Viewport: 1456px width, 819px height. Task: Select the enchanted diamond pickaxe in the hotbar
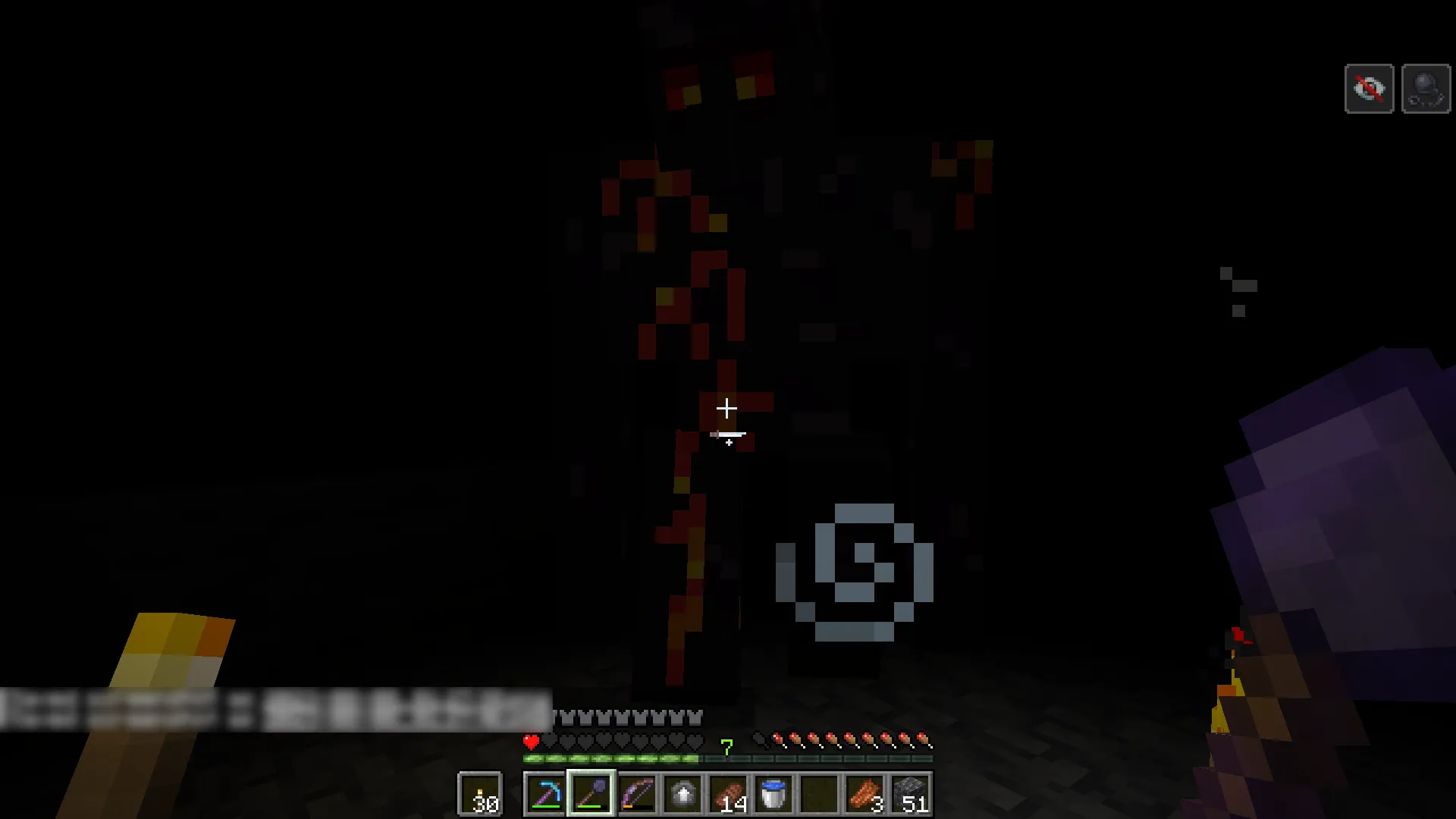point(544,792)
